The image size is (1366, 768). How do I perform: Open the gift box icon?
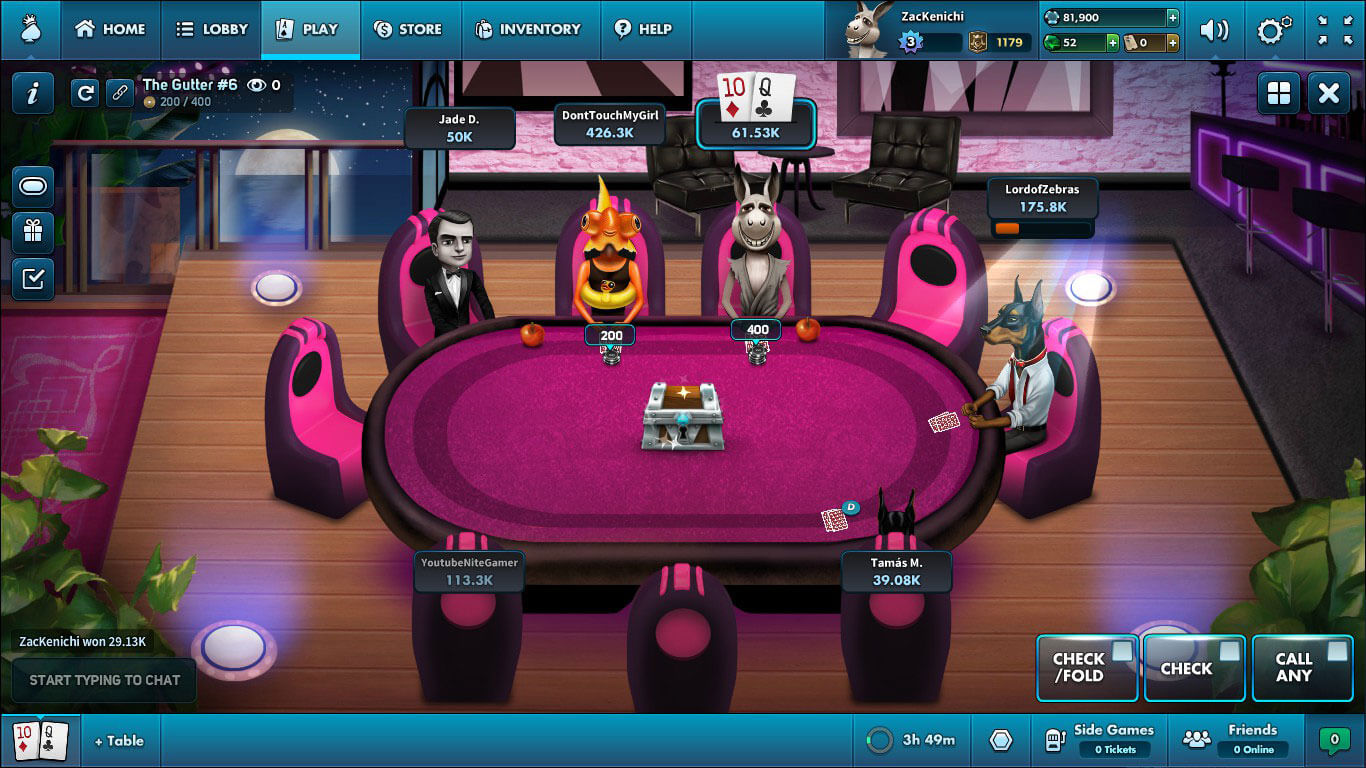coord(33,232)
